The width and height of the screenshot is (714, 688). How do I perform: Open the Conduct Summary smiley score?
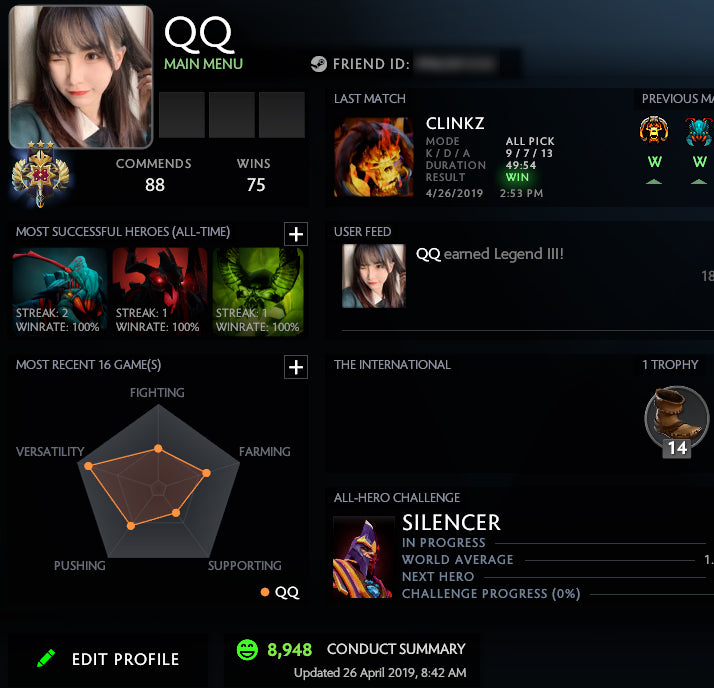(x=247, y=650)
